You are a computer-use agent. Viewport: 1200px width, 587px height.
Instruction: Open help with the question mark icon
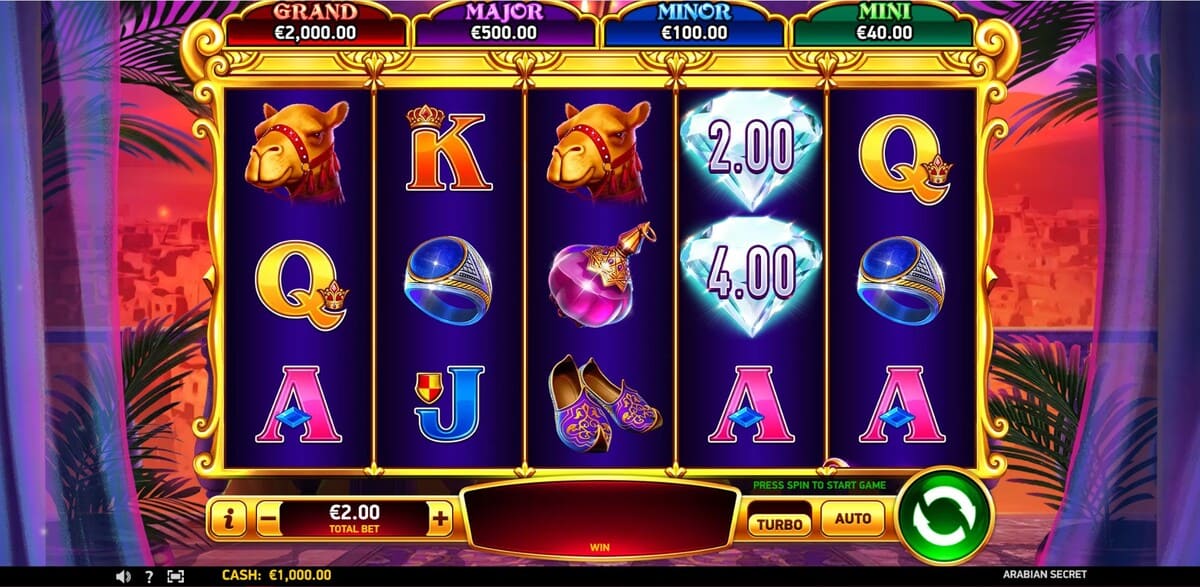(149, 577)
